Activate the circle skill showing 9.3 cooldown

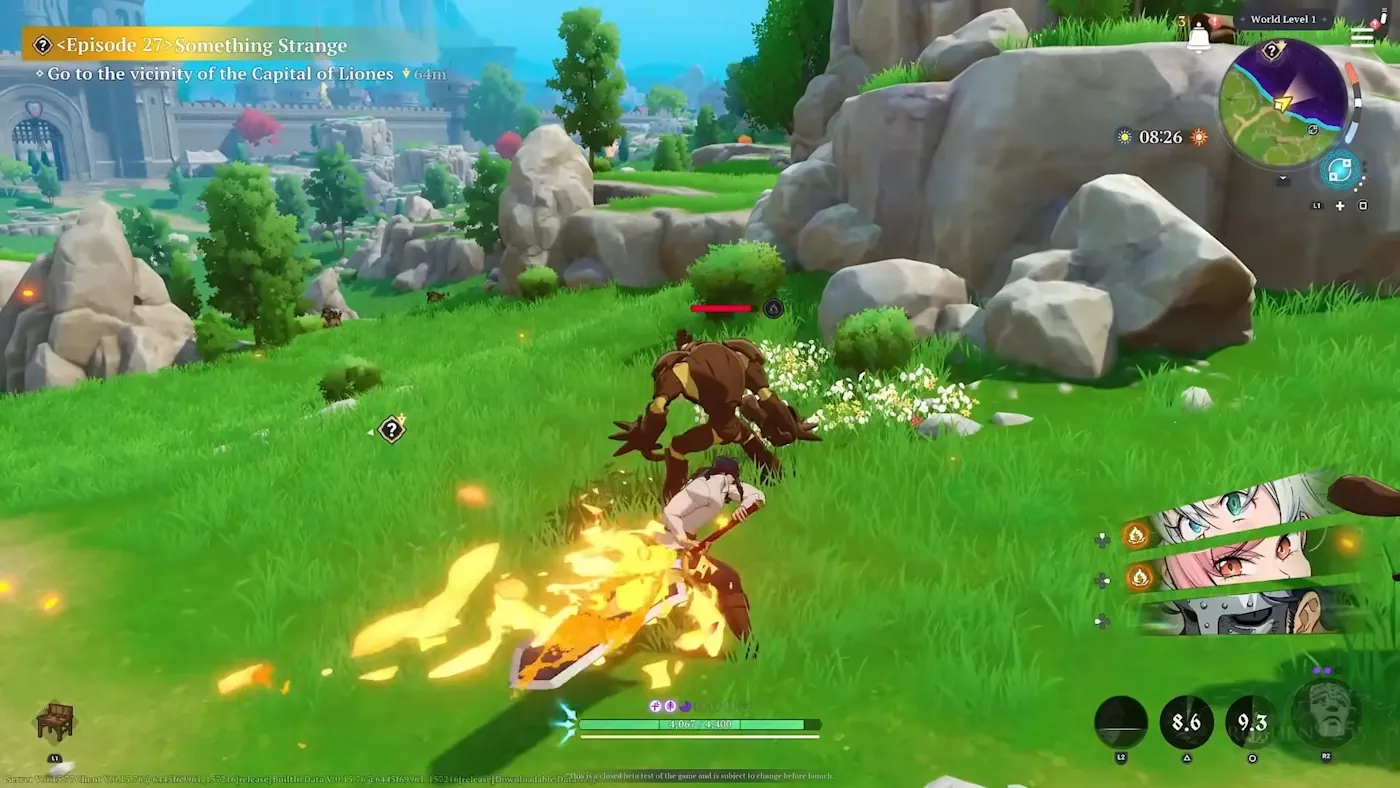tap(1253, 723)
